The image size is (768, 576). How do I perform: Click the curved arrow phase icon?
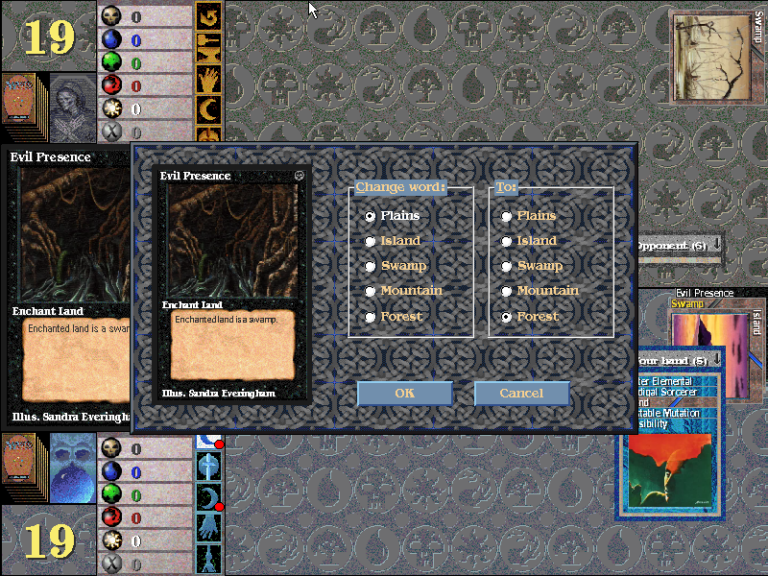pos(209,18)
